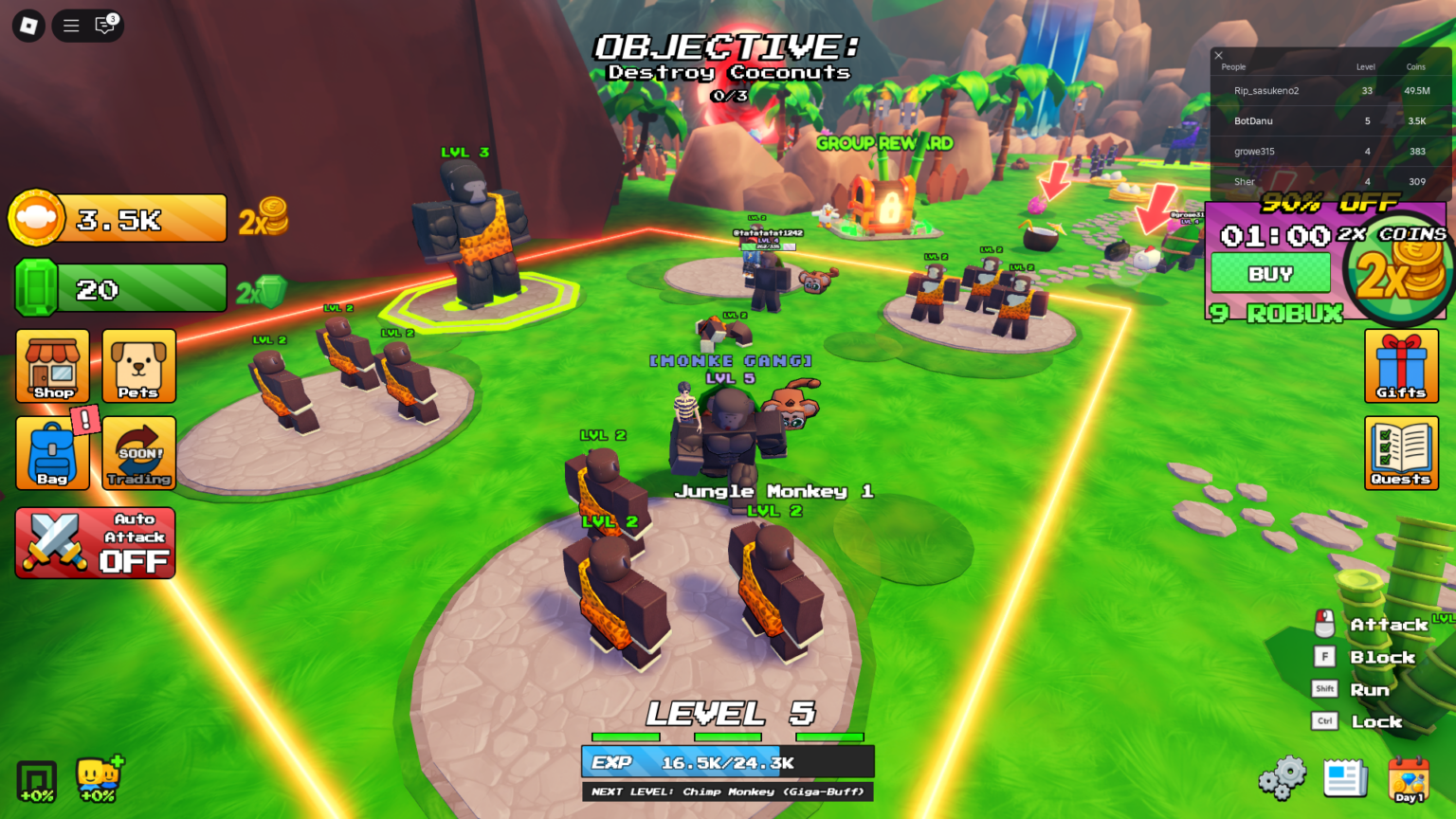Toggle Auto Attack on

pyautogui.click(x=95, y=542)
